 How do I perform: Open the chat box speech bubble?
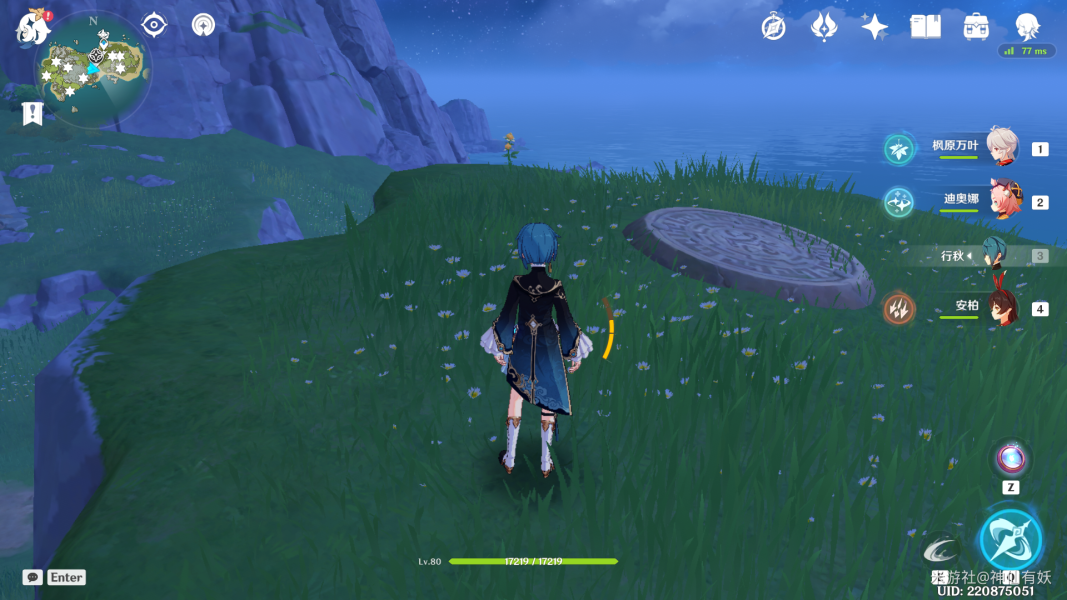33,577
